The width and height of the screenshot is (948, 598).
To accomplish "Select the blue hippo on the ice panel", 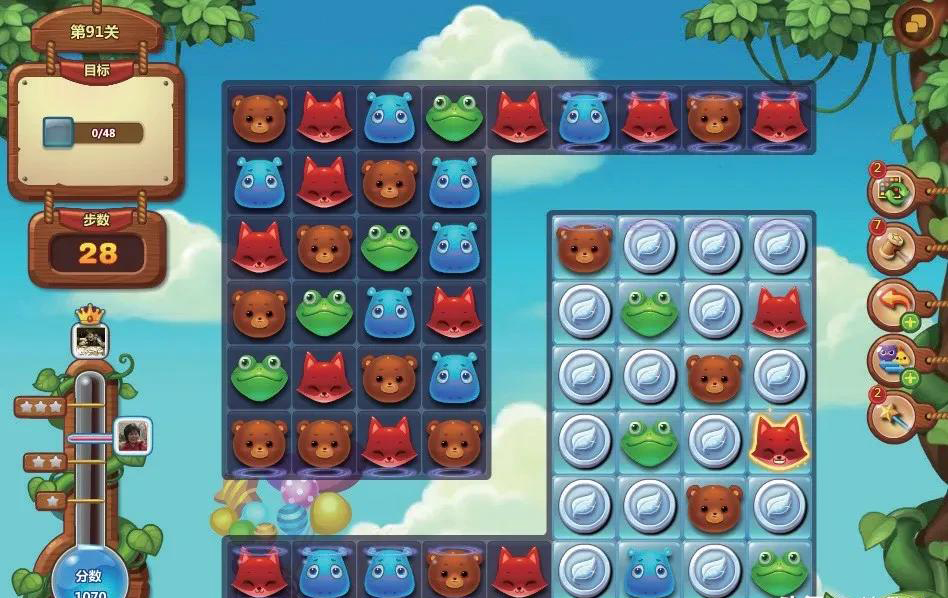I will click(x=649, y=570).
